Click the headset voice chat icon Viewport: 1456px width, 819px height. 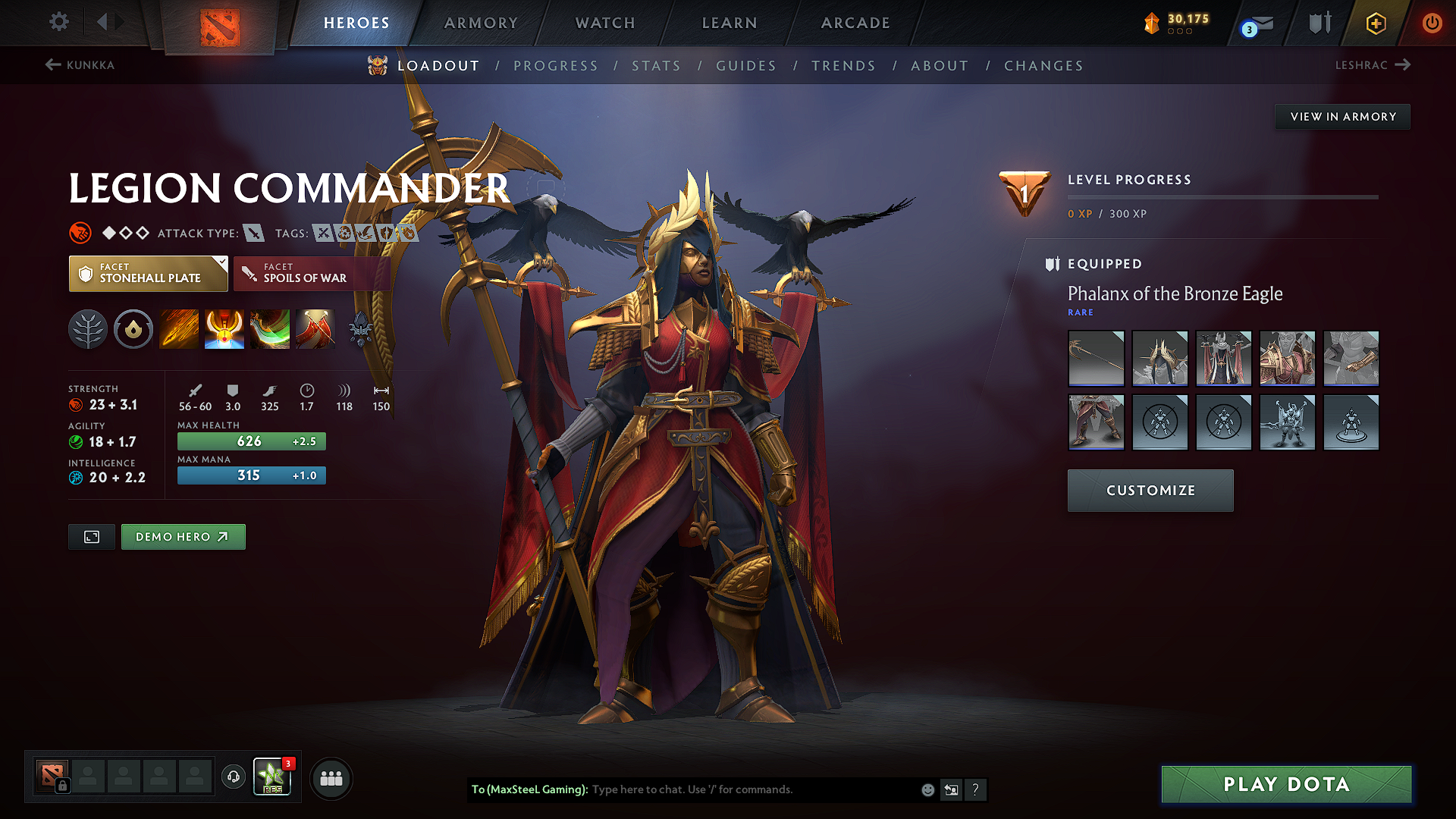point(233,778)
